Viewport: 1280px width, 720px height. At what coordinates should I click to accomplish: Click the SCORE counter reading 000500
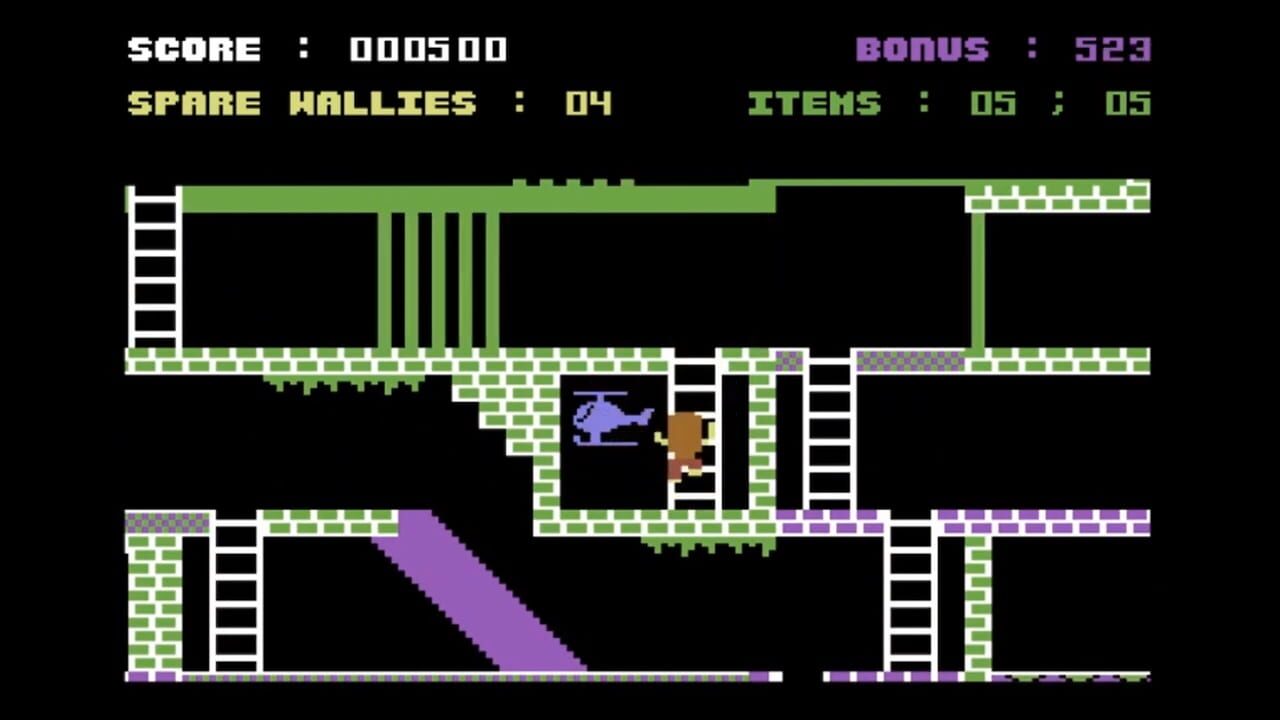point(428,49)
